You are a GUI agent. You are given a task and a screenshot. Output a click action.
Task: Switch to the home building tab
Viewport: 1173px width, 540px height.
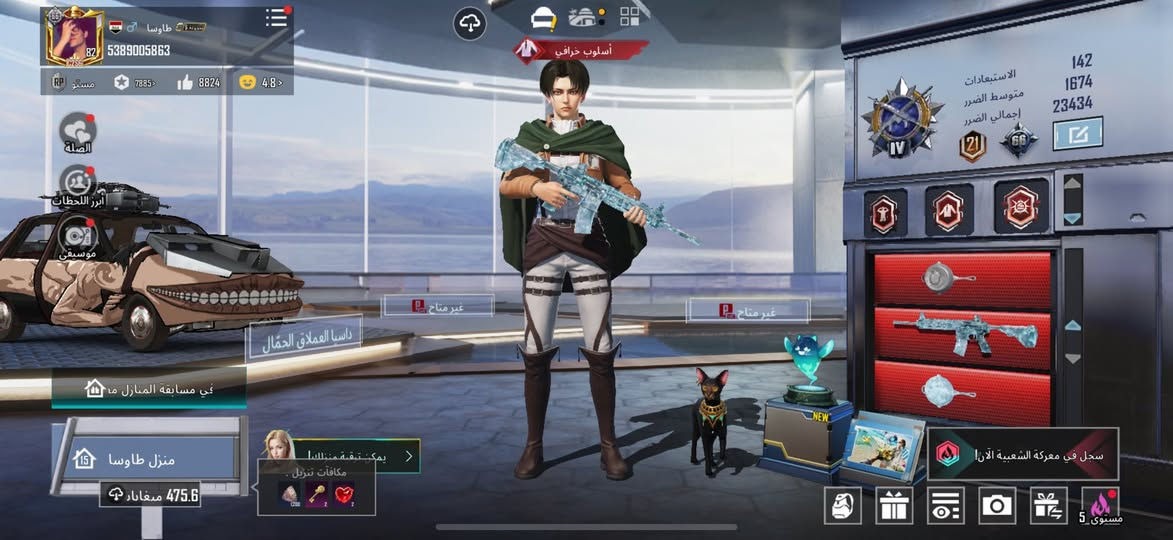point(585,17)
